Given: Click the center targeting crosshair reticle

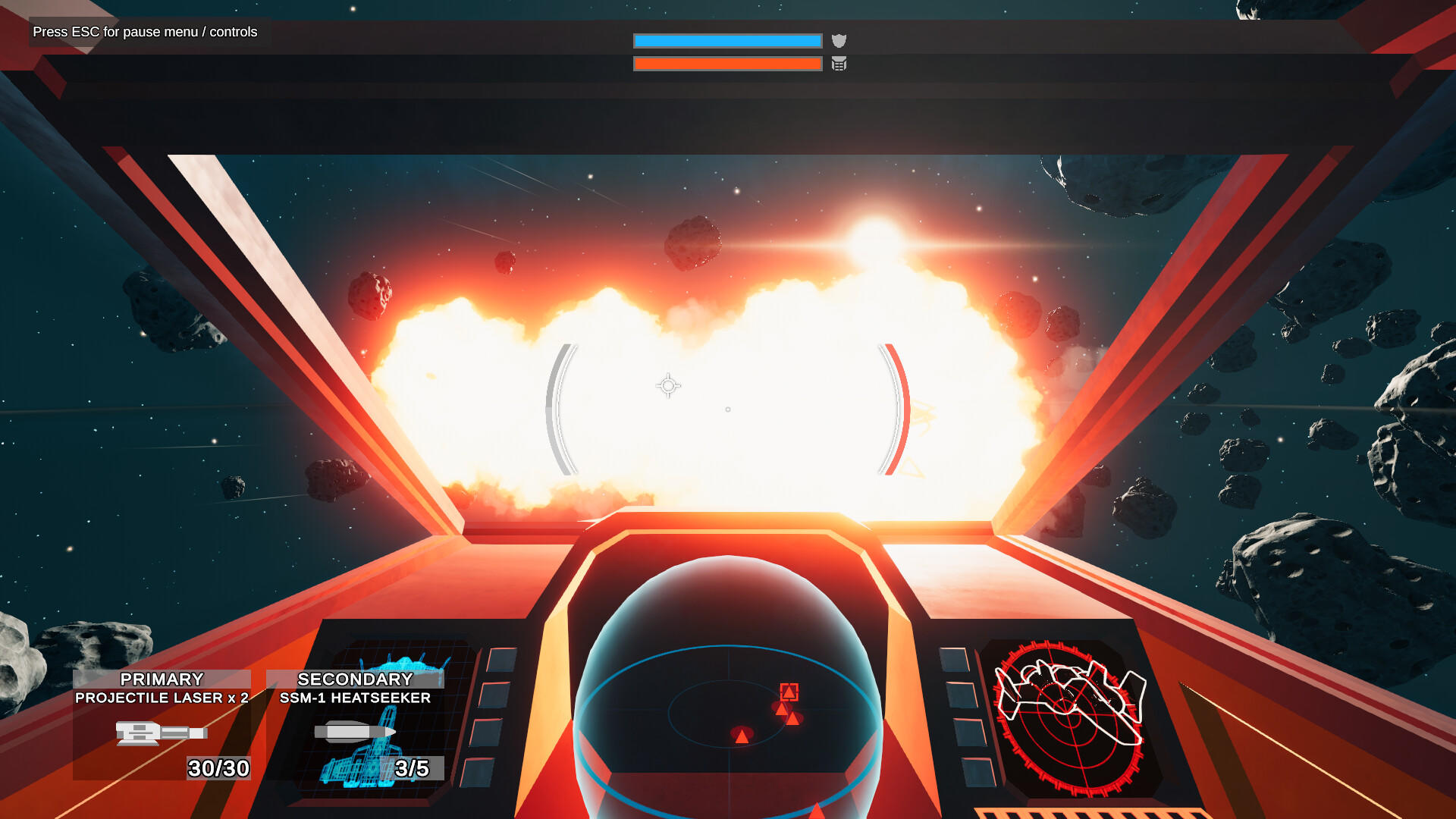Looking at the screenshot, I should 667,386.
